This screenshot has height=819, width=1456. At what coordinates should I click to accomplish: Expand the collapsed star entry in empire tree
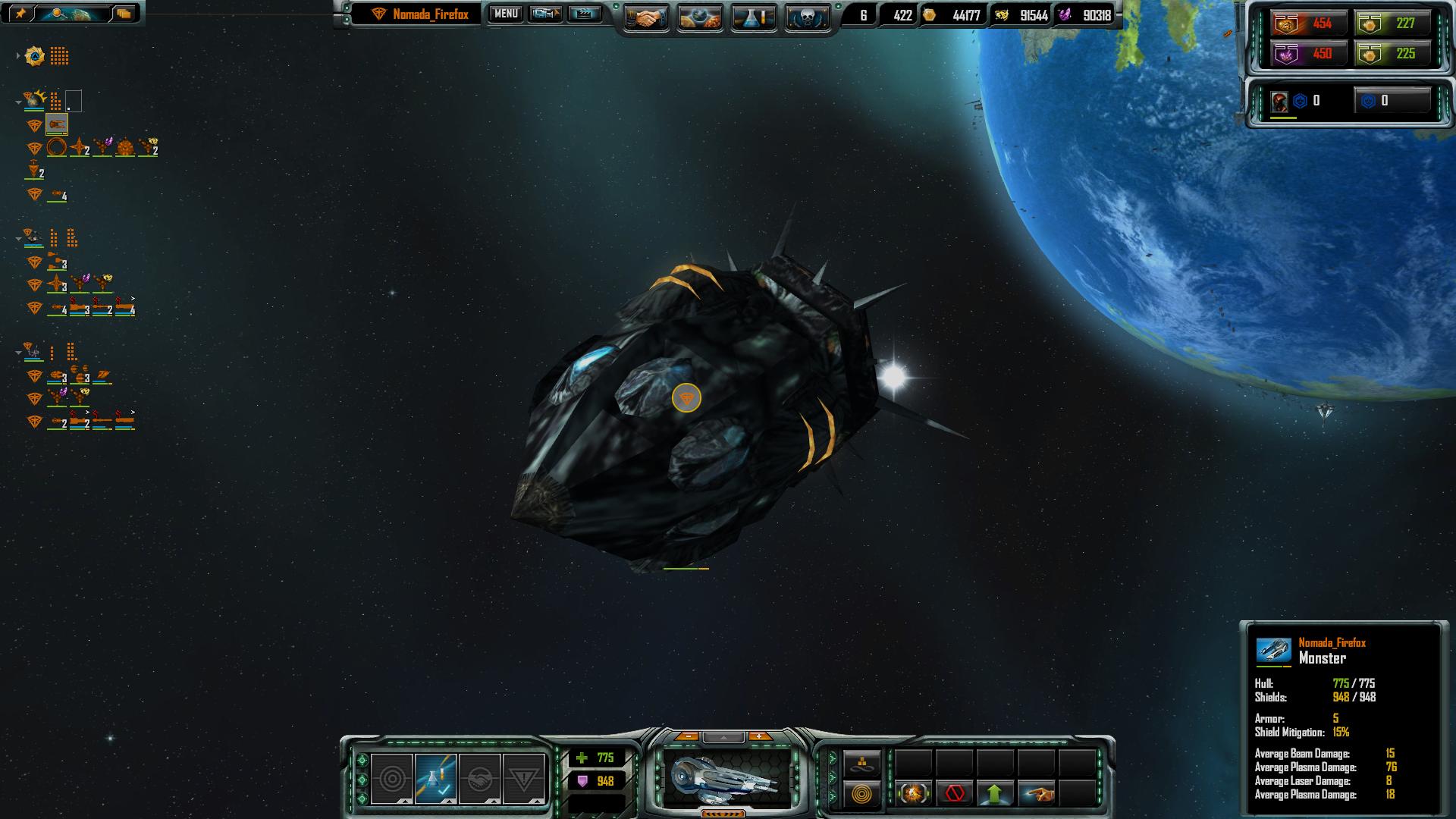[18, 56]
